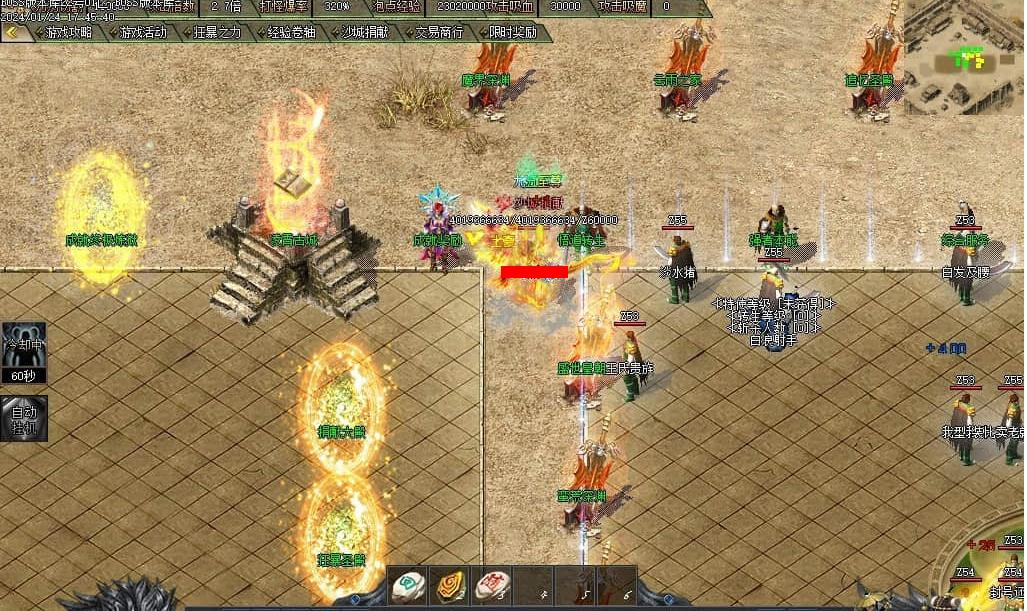This screenshot has height=611, width=1027.
Task: Collapse the top menu with the yellow arrow
Action: pyautogui.click(x=12, y=32)
